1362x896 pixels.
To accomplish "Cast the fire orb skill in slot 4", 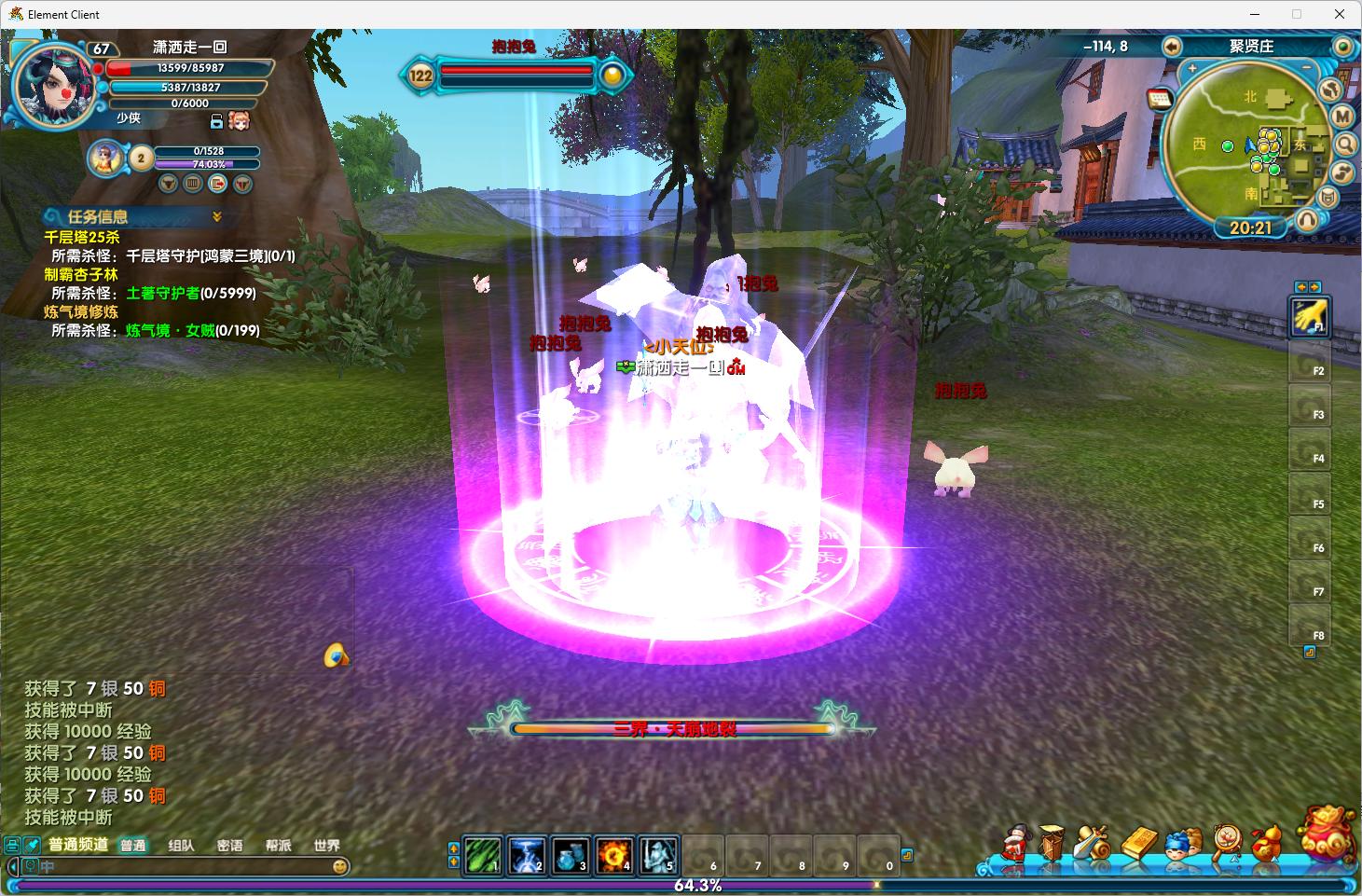I will [x=614, y=855].
